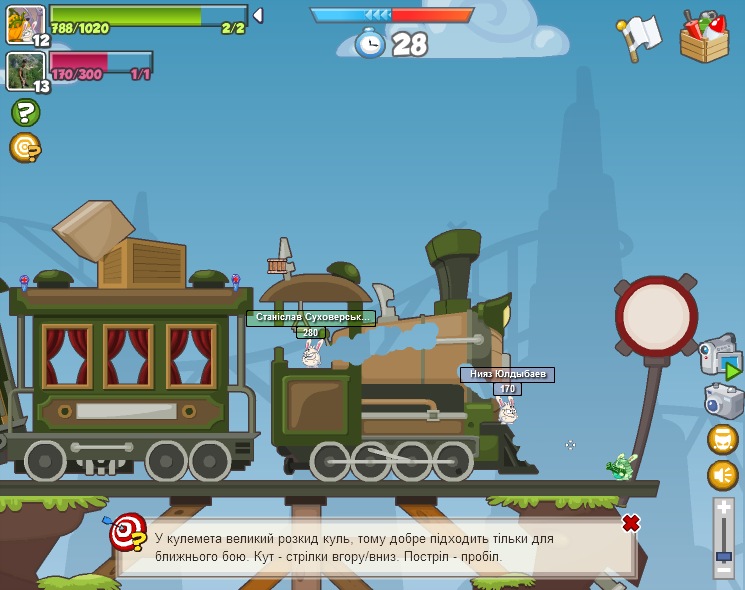The height and width of the screenshot is (590, 745).
Task: Open the weapon crate inventory
Action: tap(704, 36)
